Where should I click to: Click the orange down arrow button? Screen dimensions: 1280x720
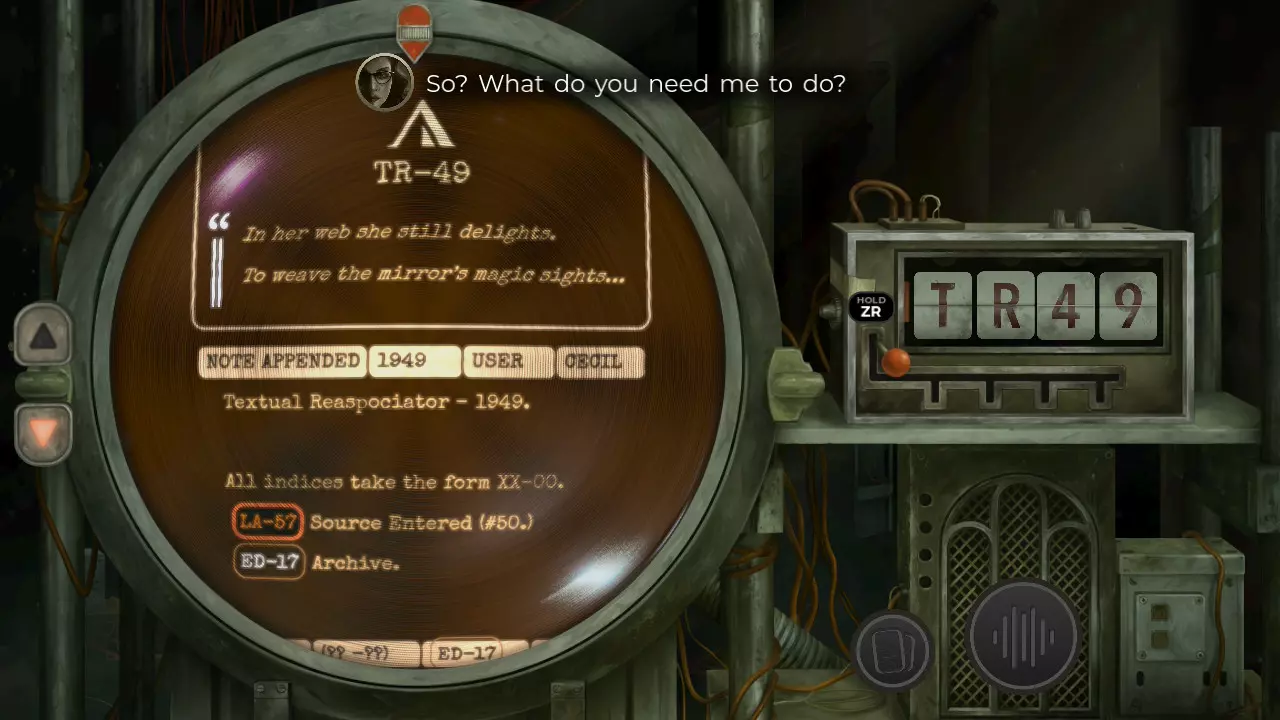43,434
